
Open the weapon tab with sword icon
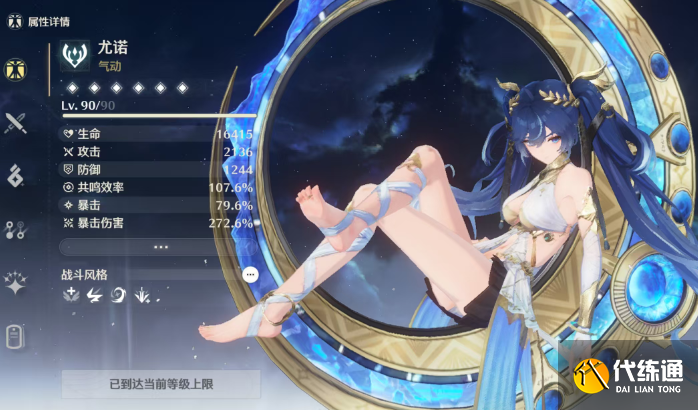16,123
